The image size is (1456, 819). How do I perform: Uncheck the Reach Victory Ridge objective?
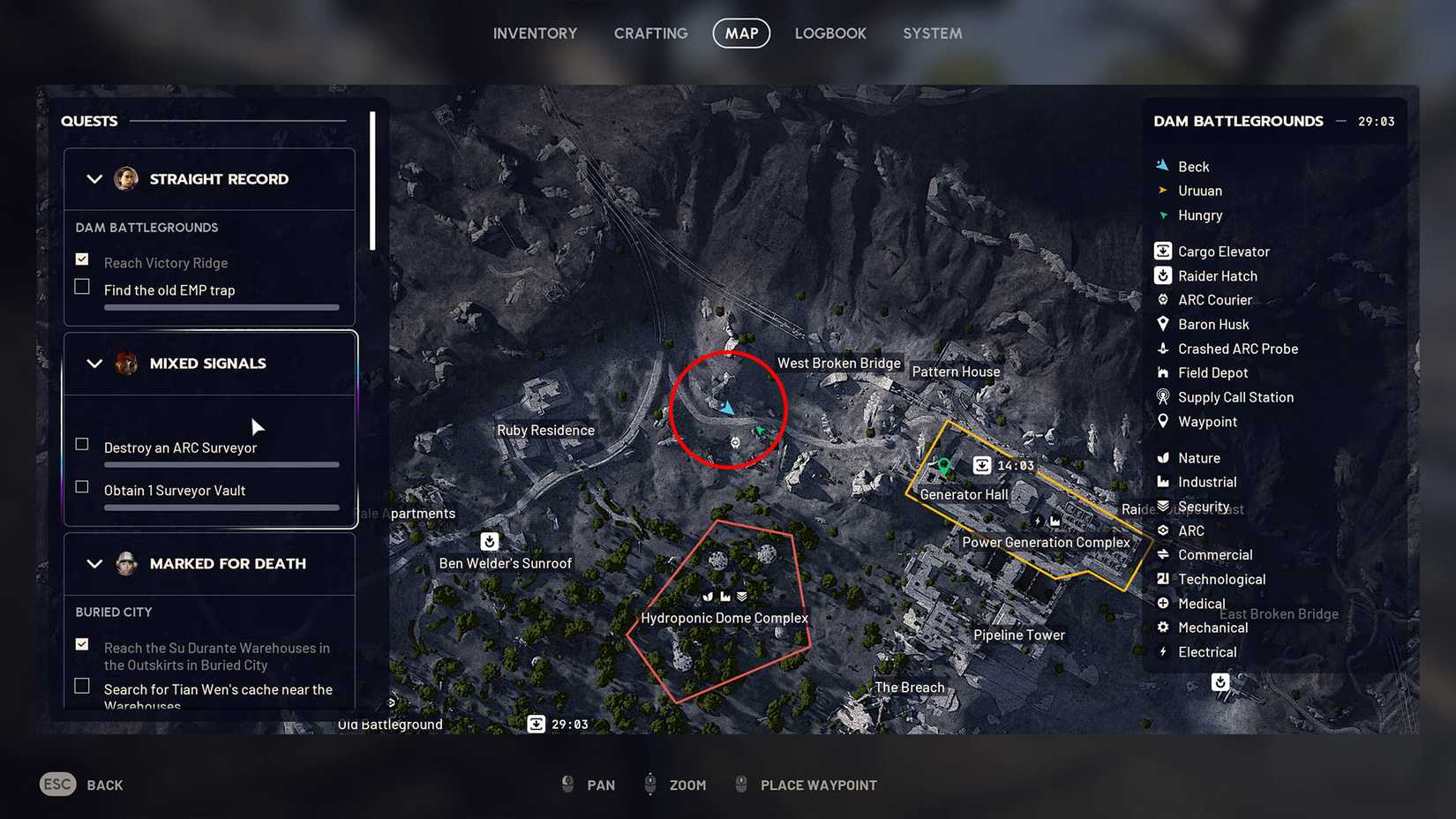tap(82, 259)
